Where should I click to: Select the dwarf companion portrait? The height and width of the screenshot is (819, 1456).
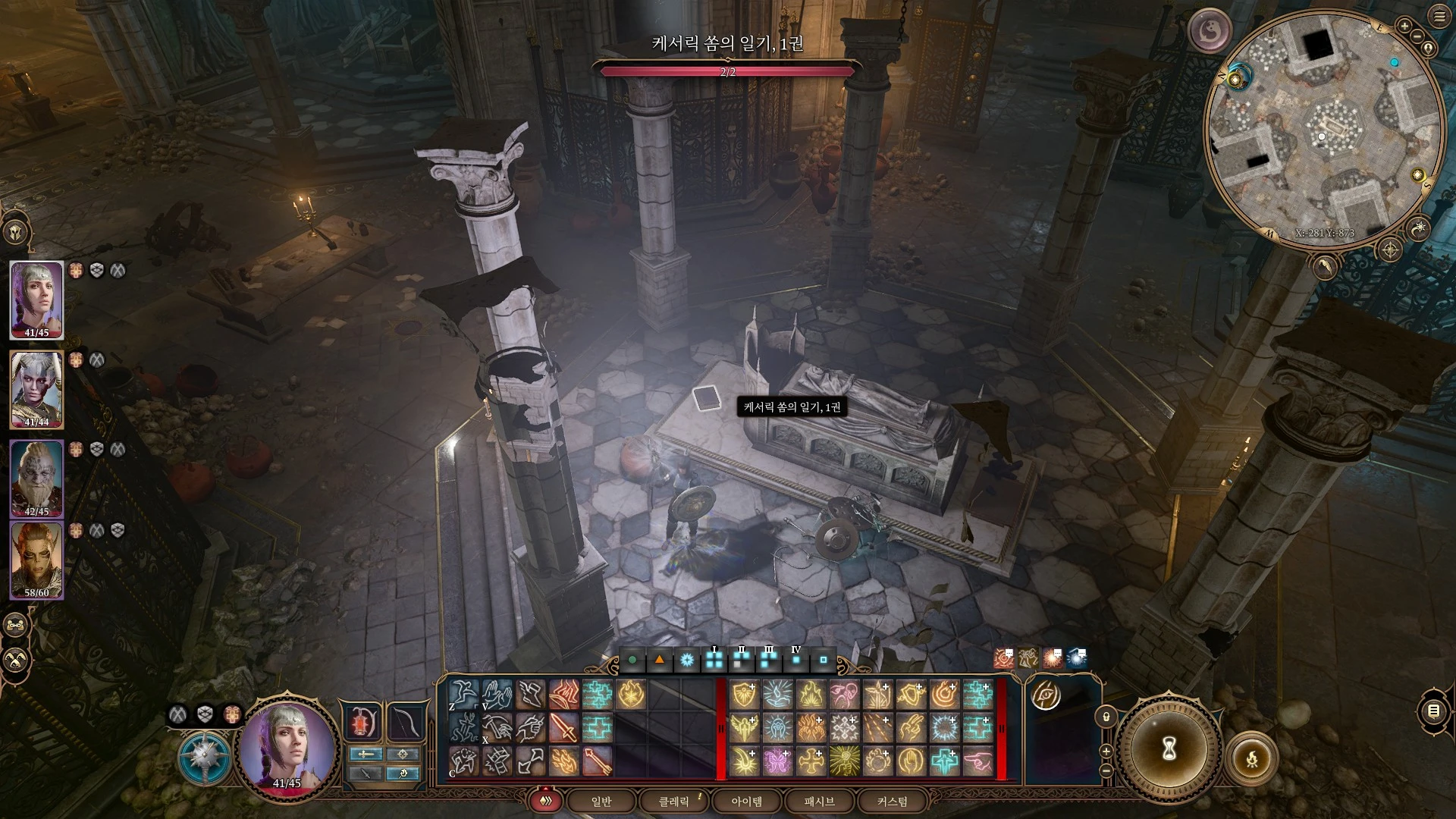[x=36, y=479]
